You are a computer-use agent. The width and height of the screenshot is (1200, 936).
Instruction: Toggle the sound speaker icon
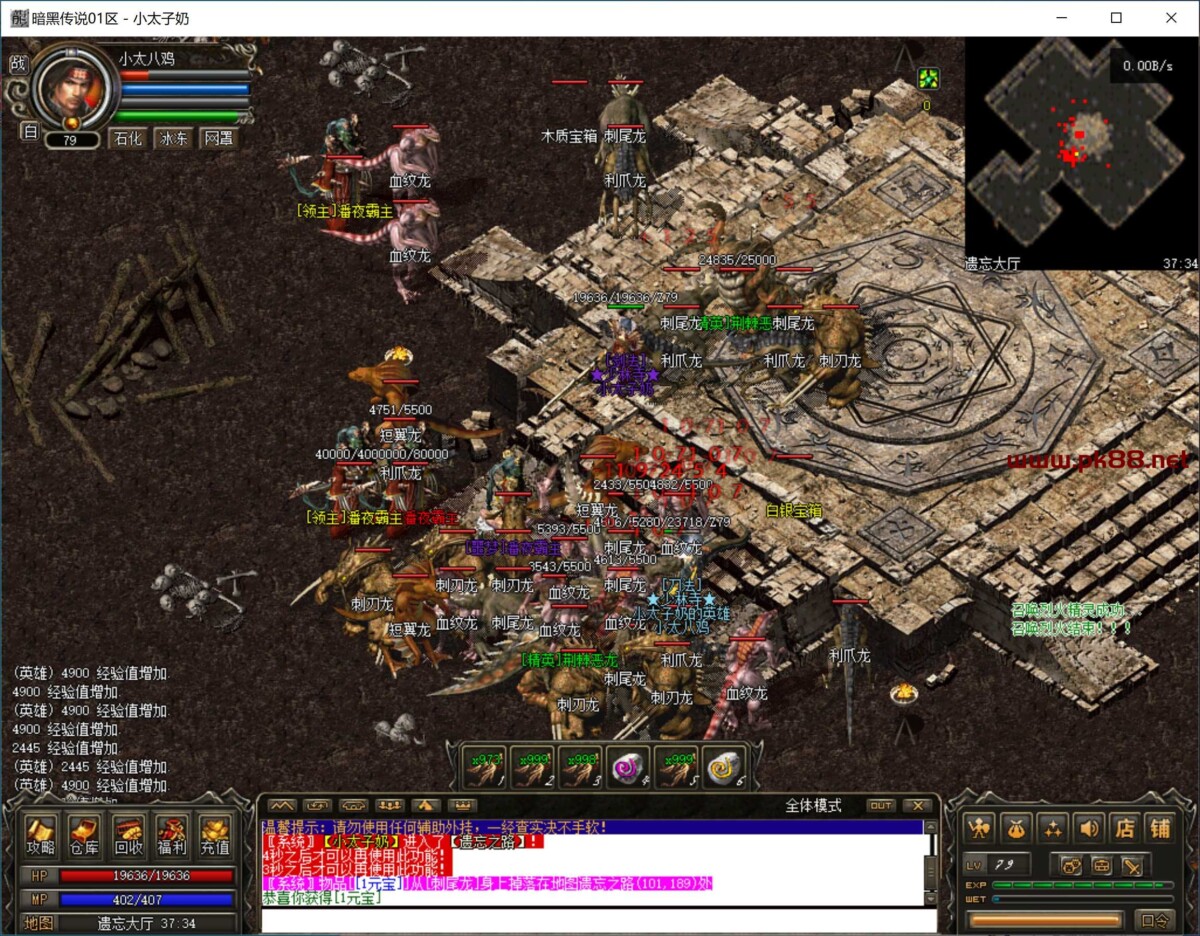tap(1088, 827)
